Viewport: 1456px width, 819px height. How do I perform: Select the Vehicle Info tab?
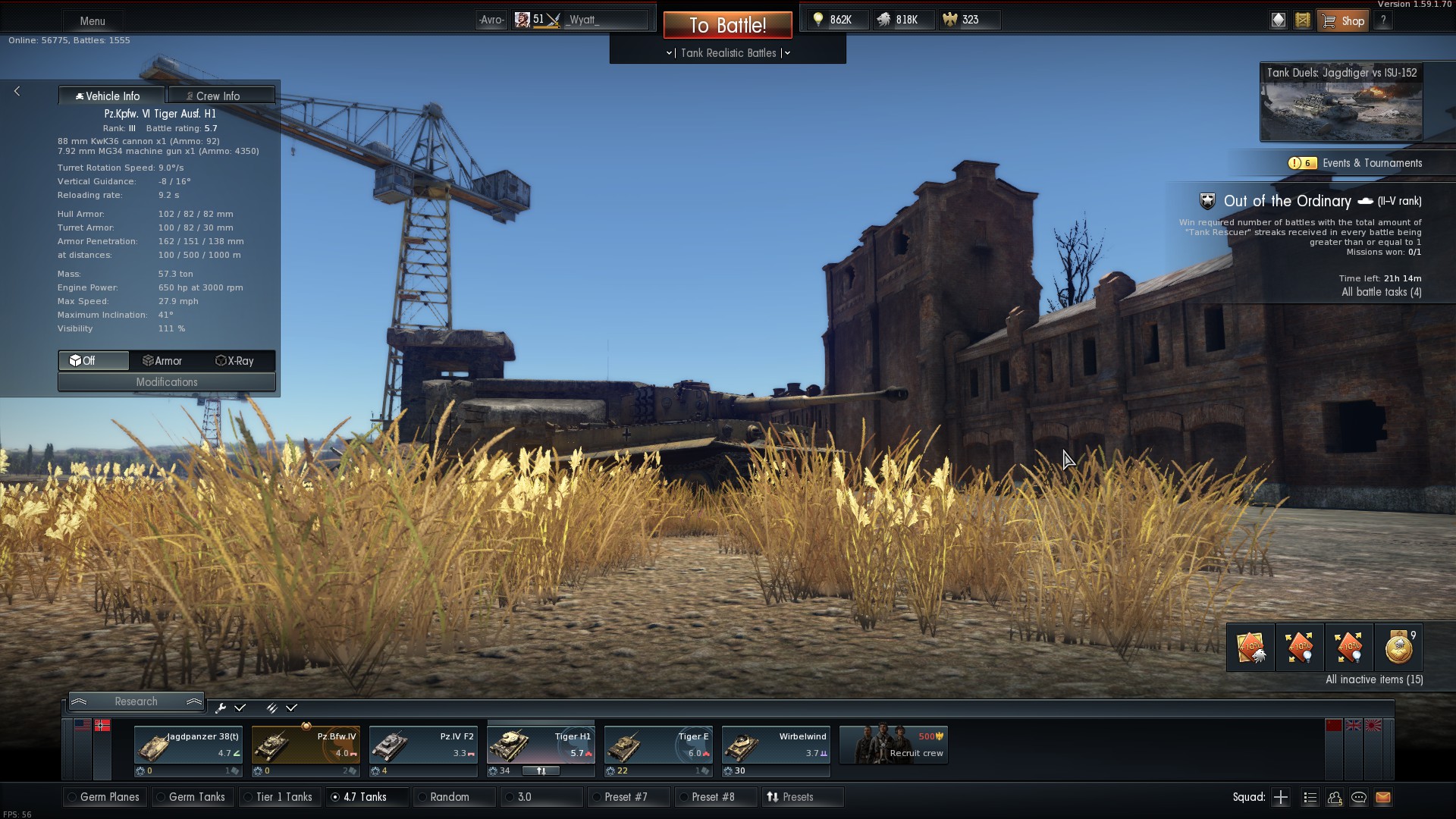click(111, 96)
